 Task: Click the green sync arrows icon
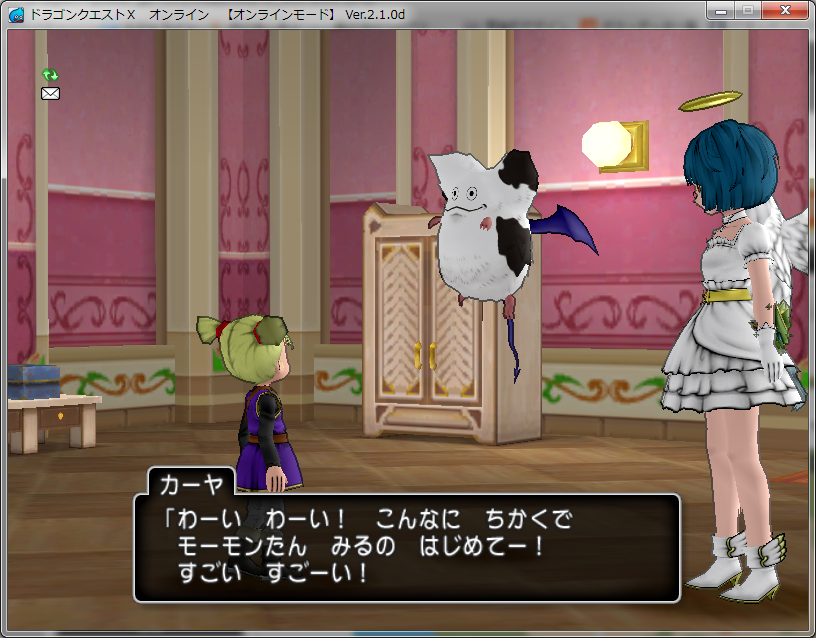[50, 75]
